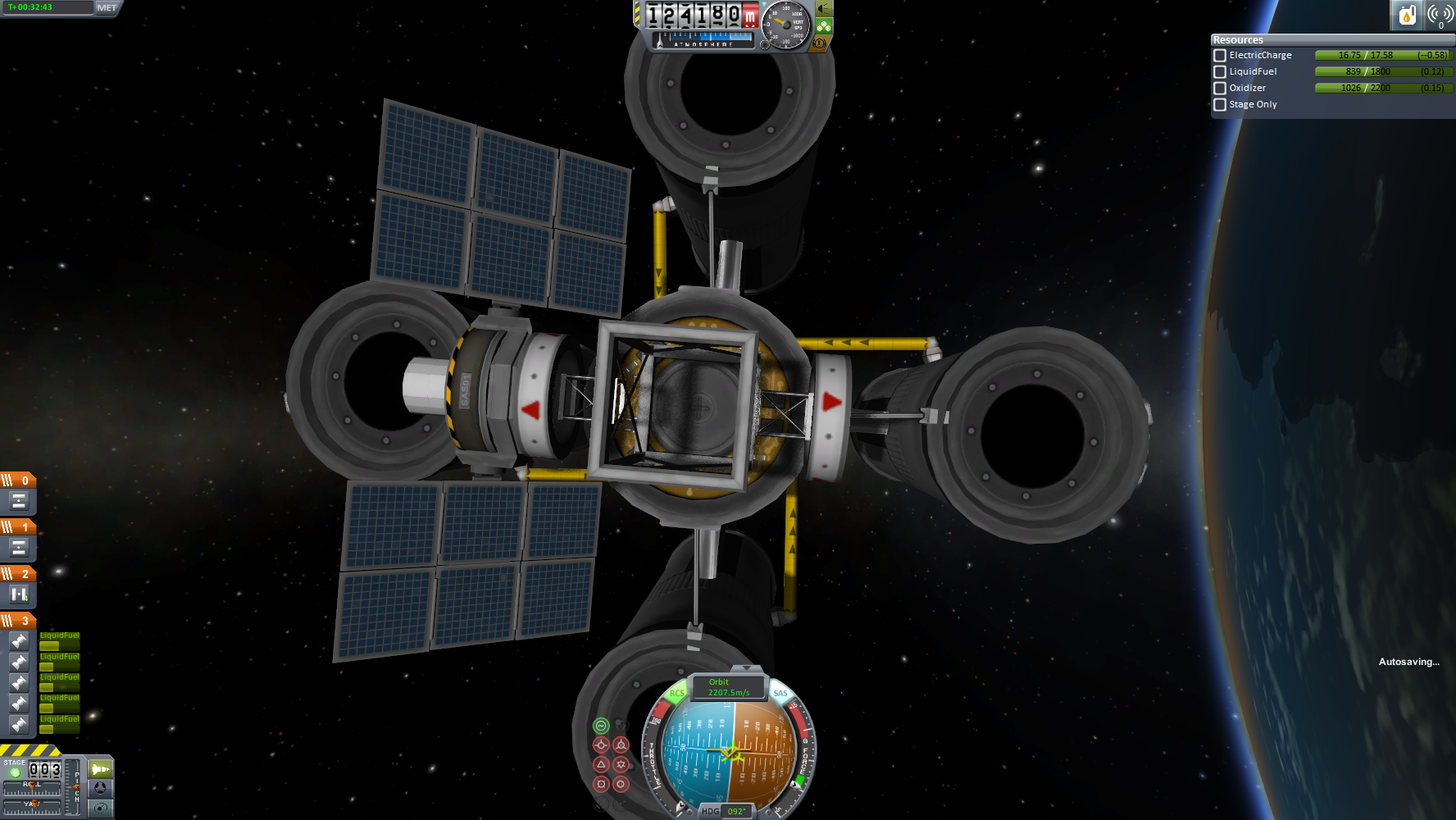This screenshot has width=1456, height=820.
Task: Toggle SAS beside the navball
Action: (780, 694)
